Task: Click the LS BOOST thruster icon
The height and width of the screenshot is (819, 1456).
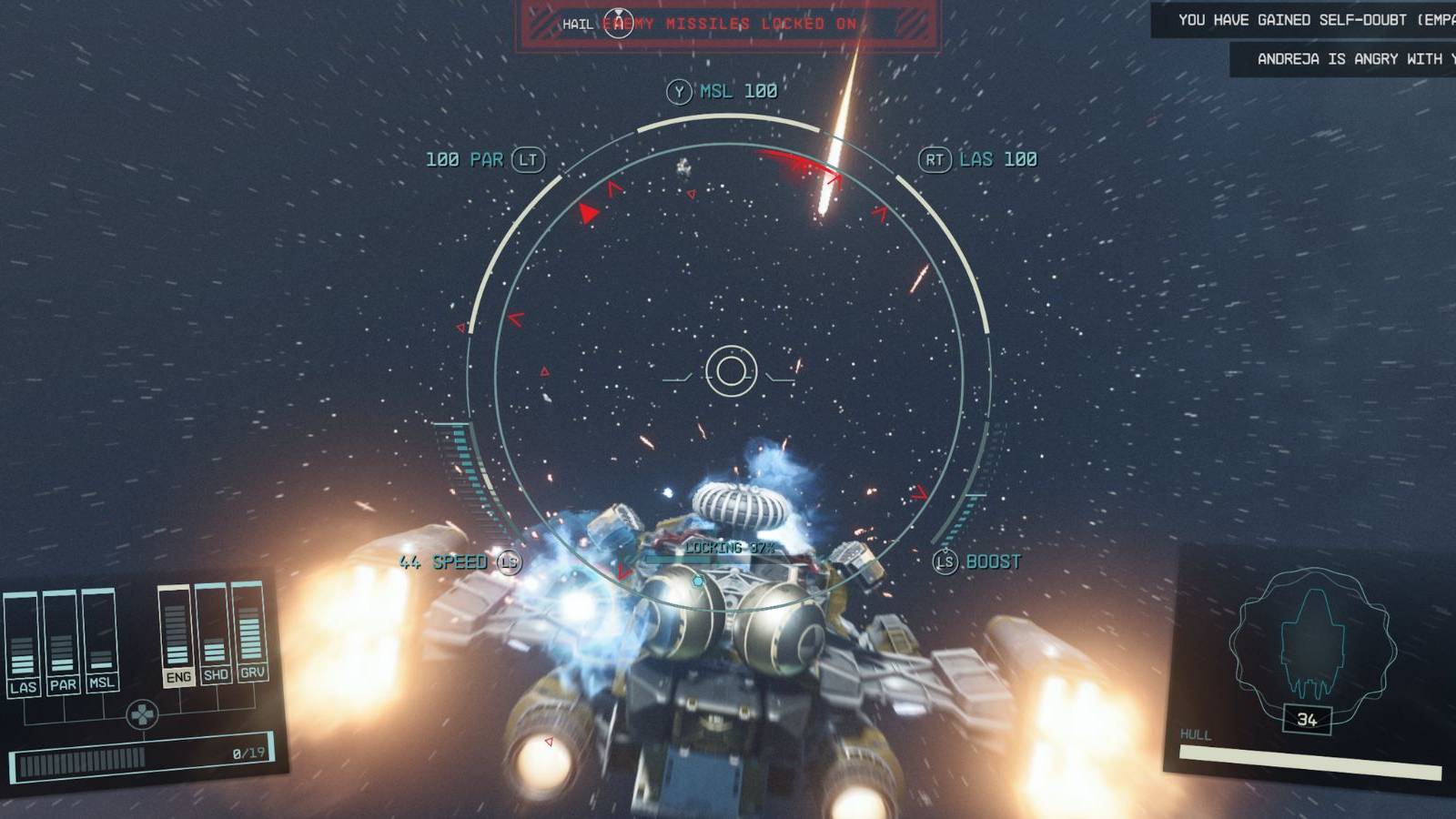Action: (945, 562)
